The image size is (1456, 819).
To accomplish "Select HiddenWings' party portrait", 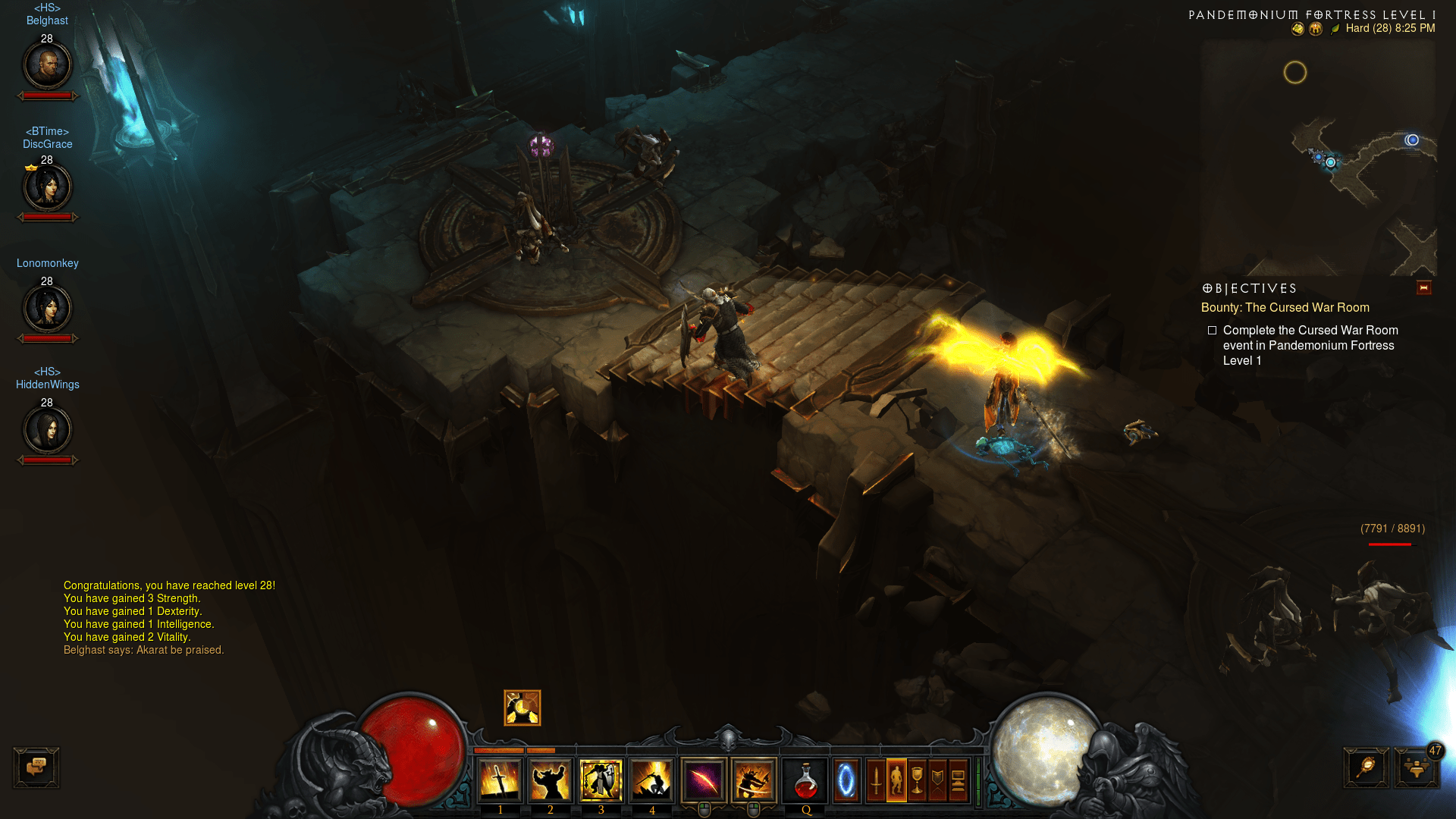I will click(x=47, y=430).
